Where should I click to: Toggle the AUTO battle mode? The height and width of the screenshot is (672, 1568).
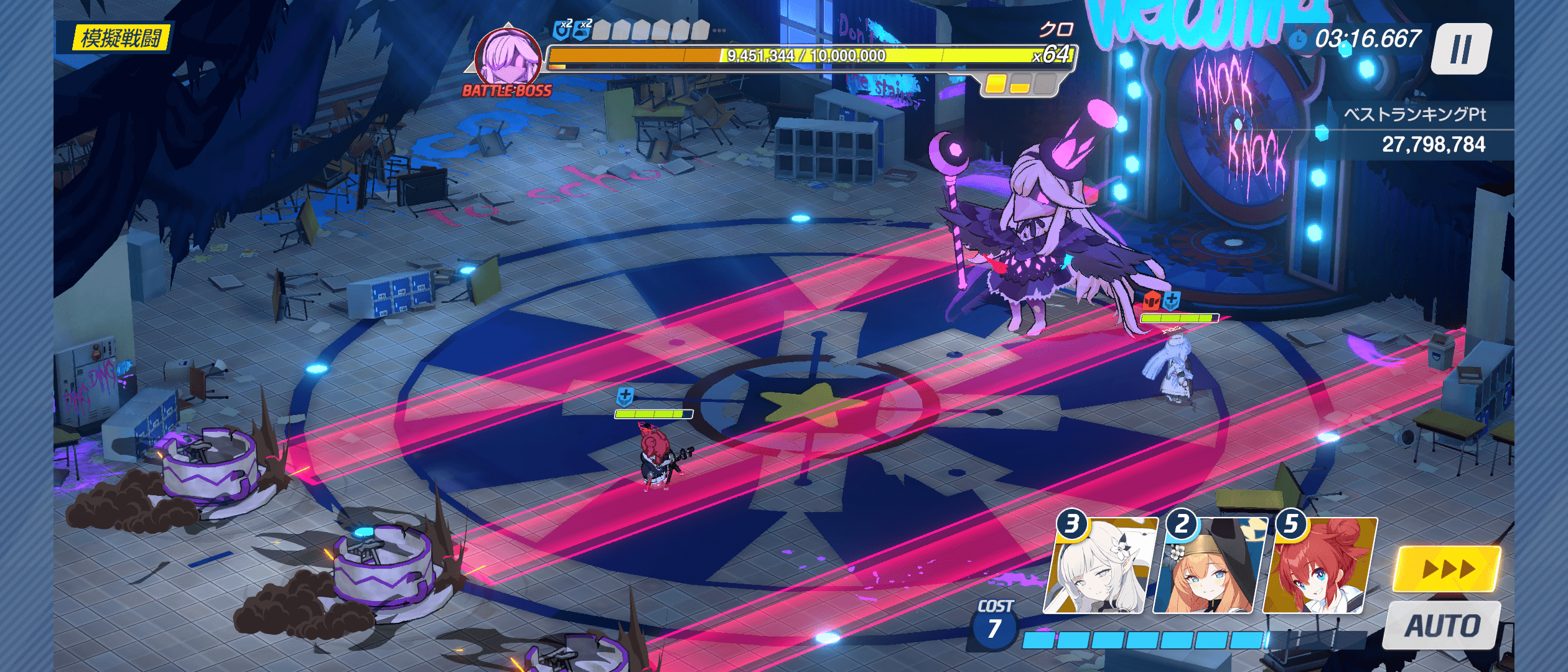point(1442,625)
